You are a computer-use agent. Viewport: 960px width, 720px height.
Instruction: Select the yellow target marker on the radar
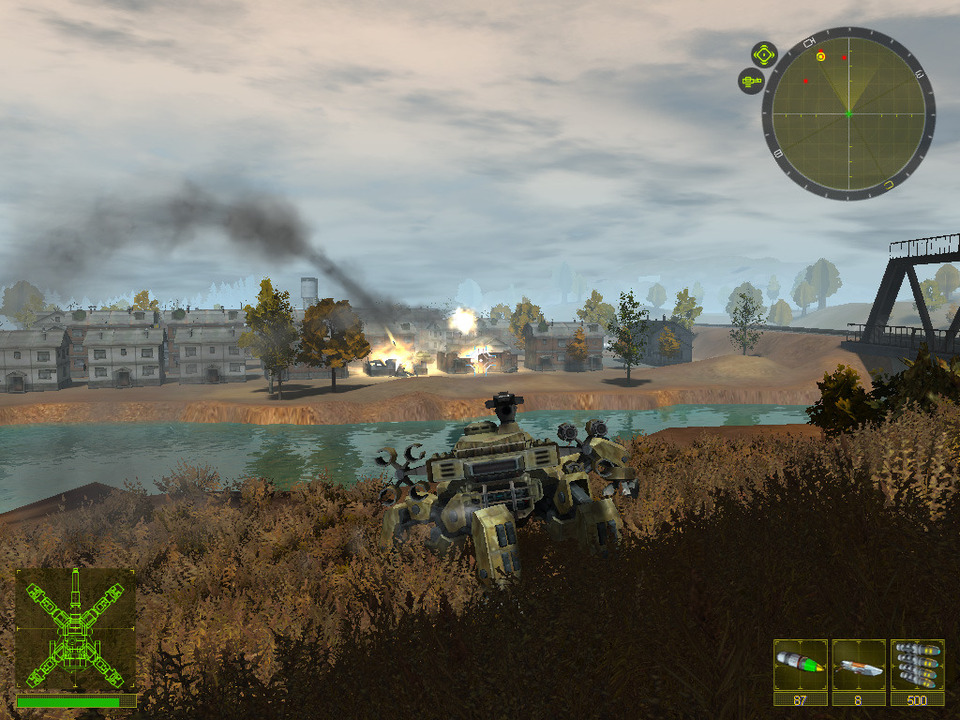point(821,57)
